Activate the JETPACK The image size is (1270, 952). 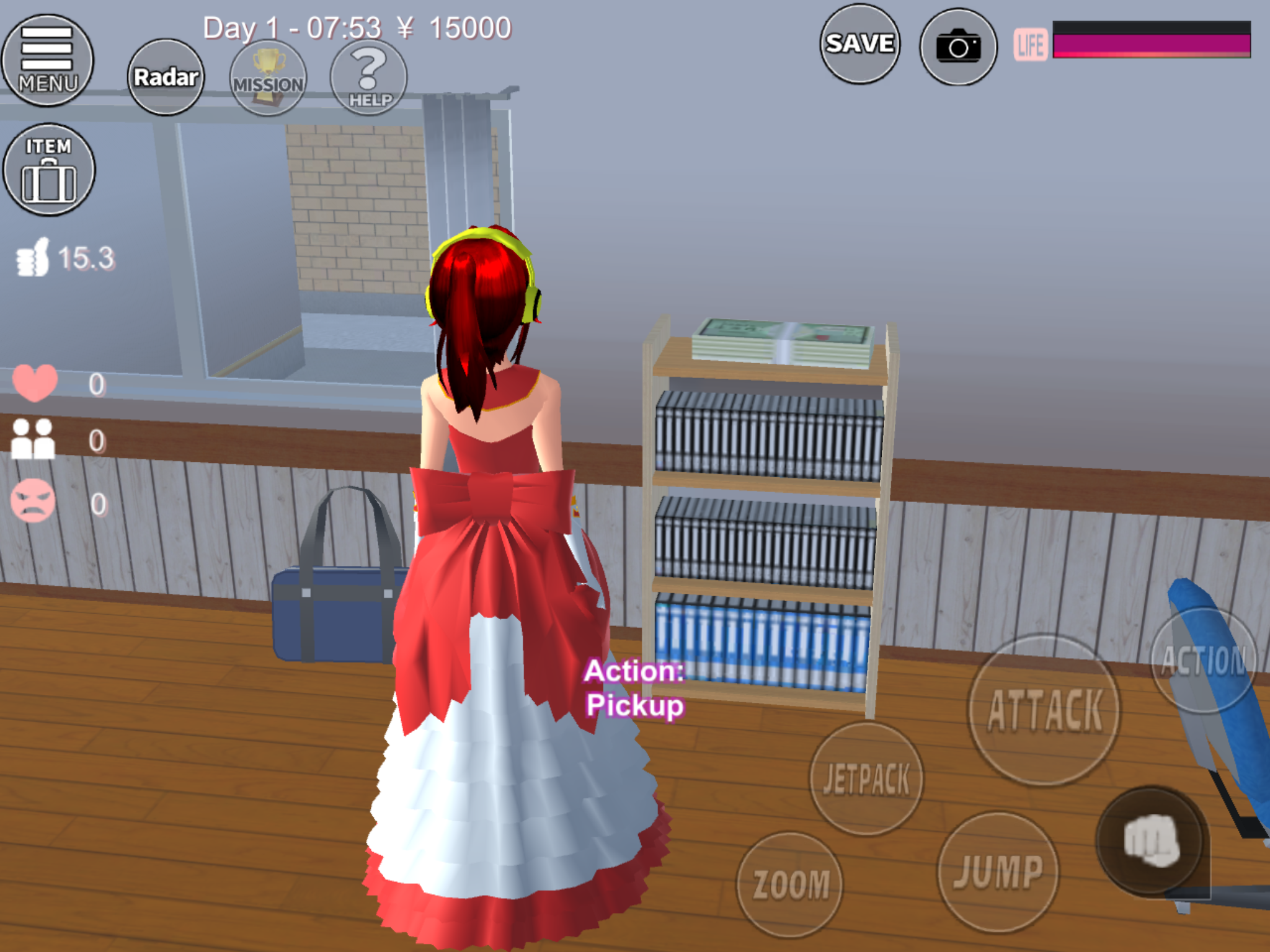click(866, 778)
